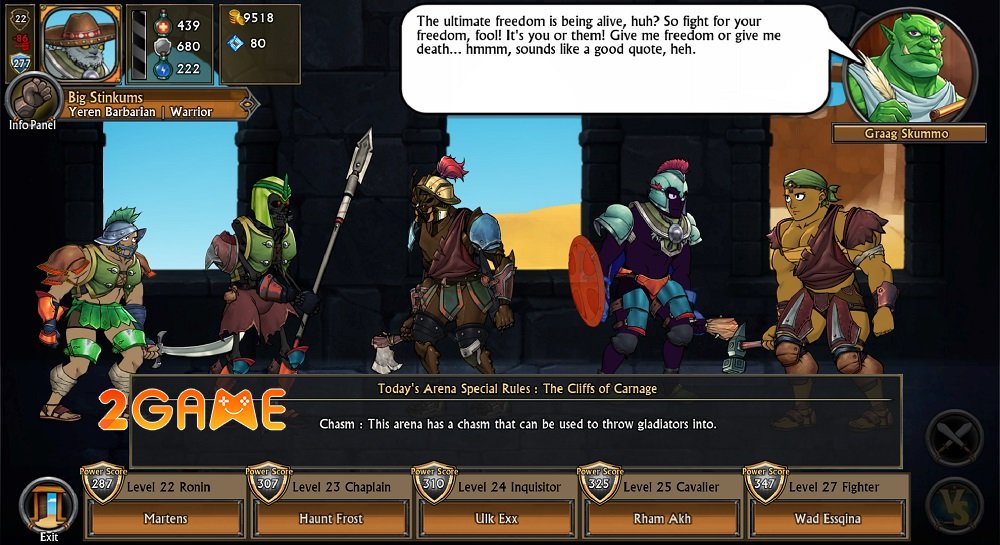The width and height of the screenshot is (1000, 545).
Task: Challenge Wad Essqina the Fighter
Action: pos(827,518)
